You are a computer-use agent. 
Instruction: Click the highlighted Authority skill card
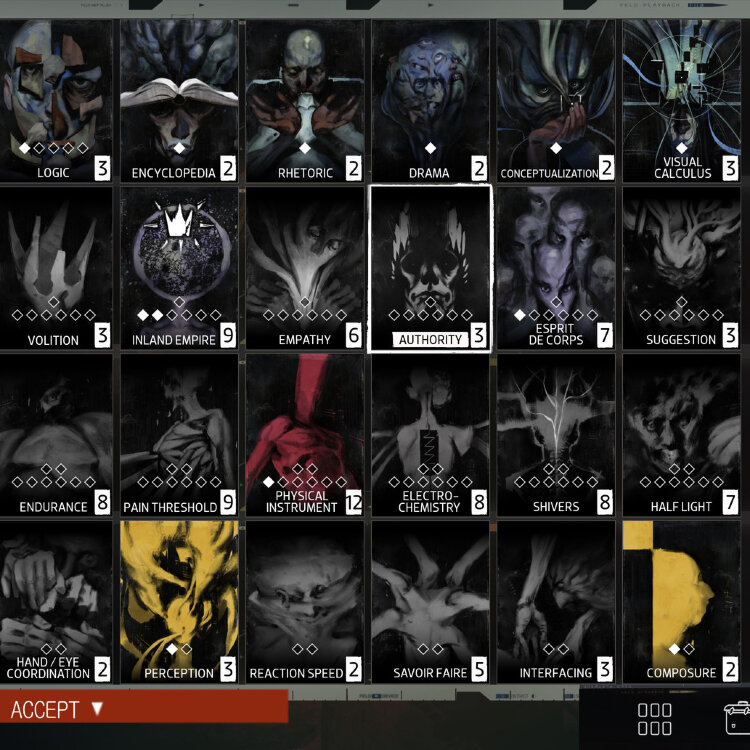click(430, 267)
